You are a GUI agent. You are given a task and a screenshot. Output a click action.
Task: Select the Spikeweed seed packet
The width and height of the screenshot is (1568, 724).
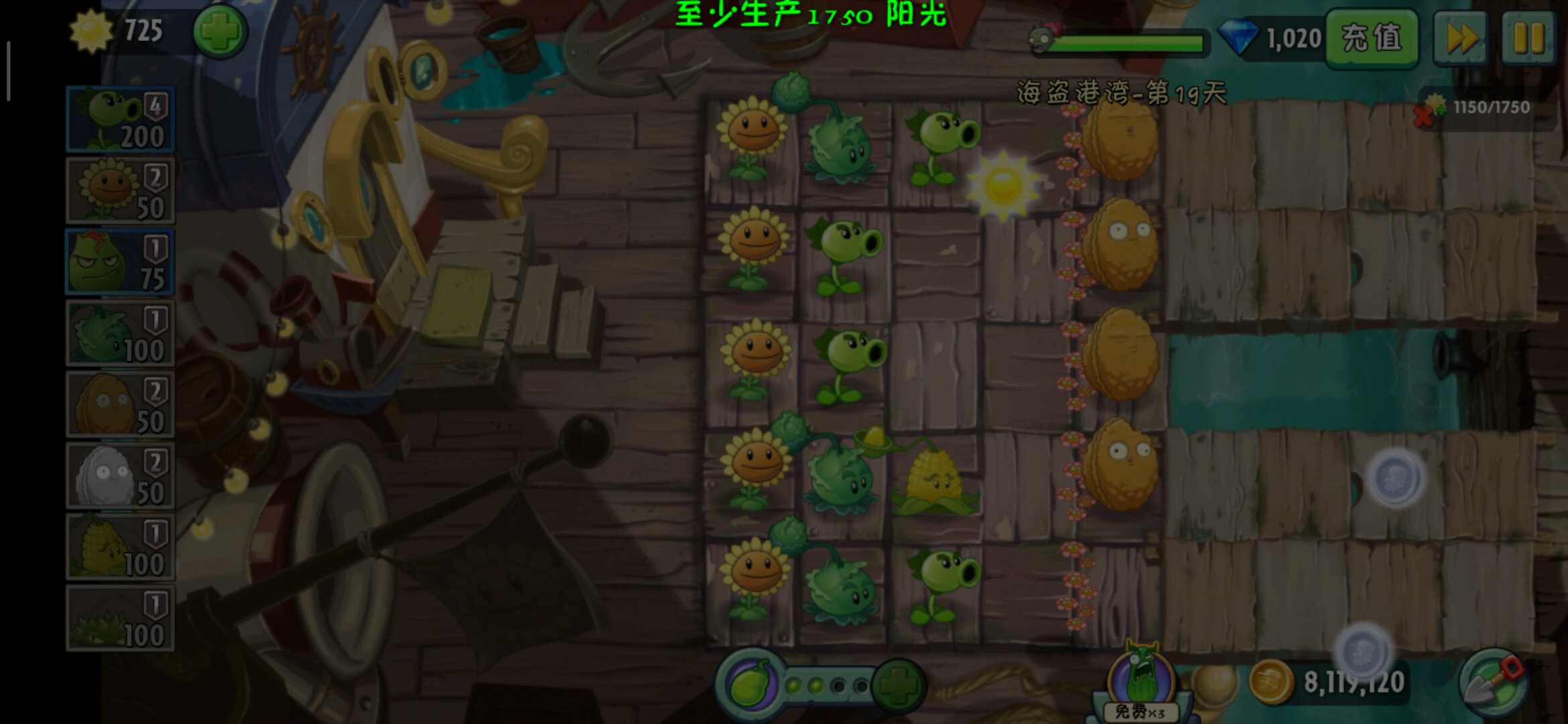[121, 617]
